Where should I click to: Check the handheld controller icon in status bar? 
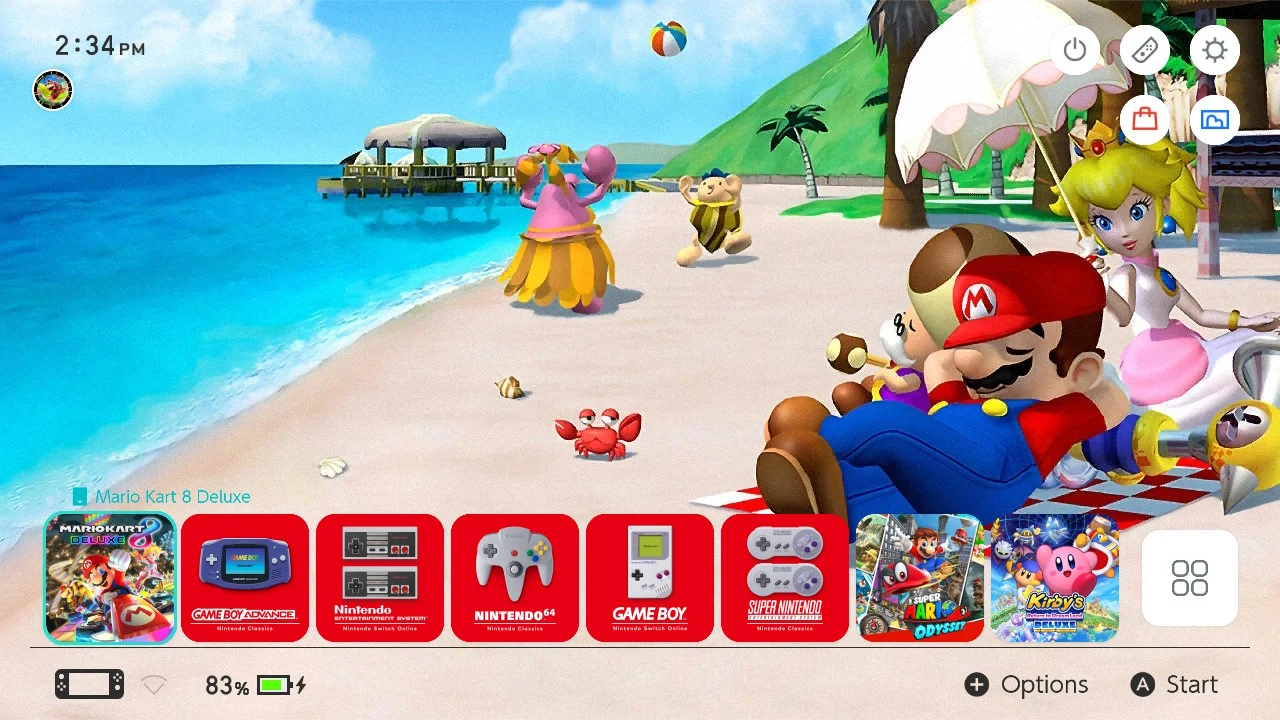(x=88, y=684)
